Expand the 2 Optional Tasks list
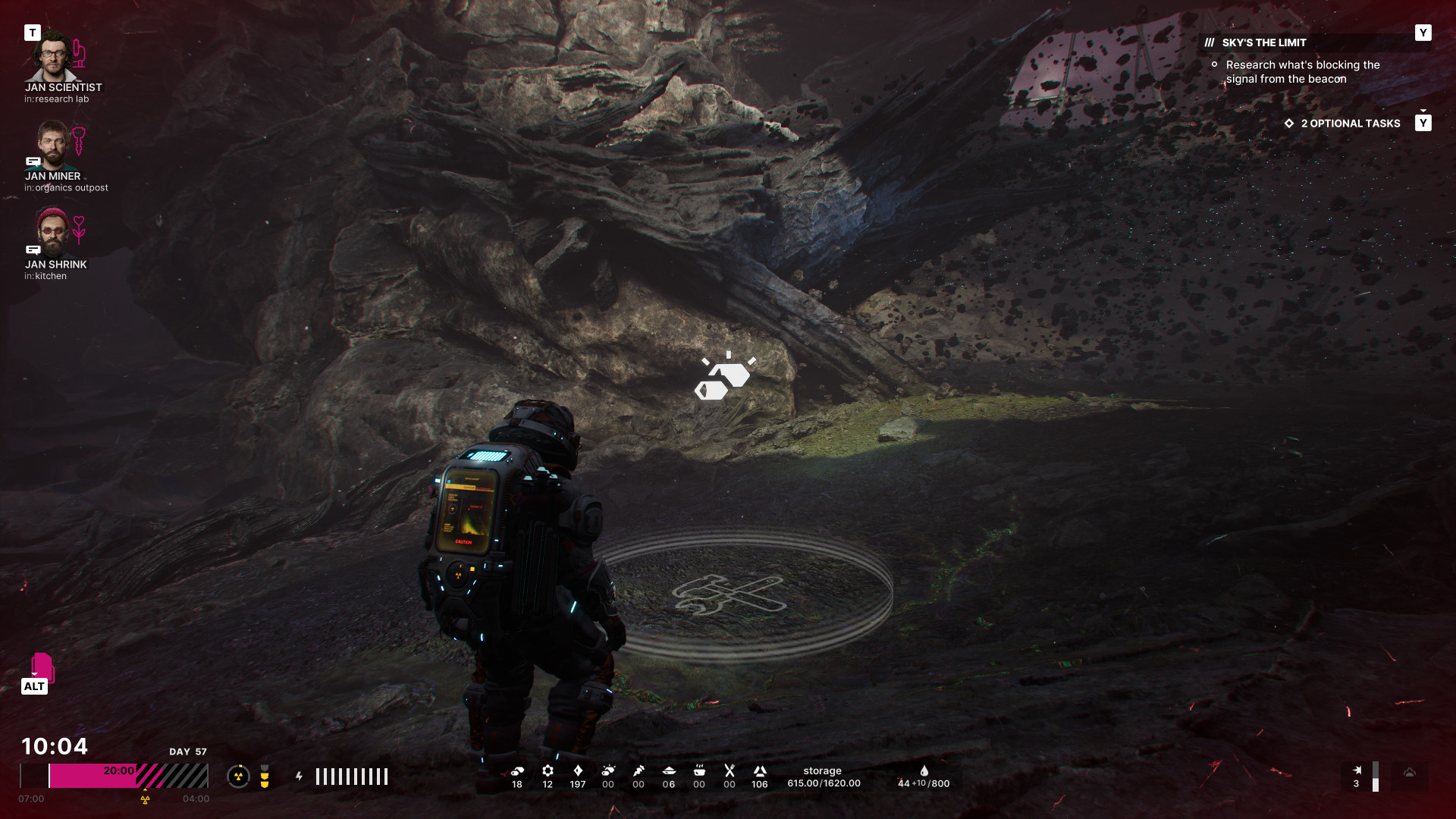 (1350, 124)
